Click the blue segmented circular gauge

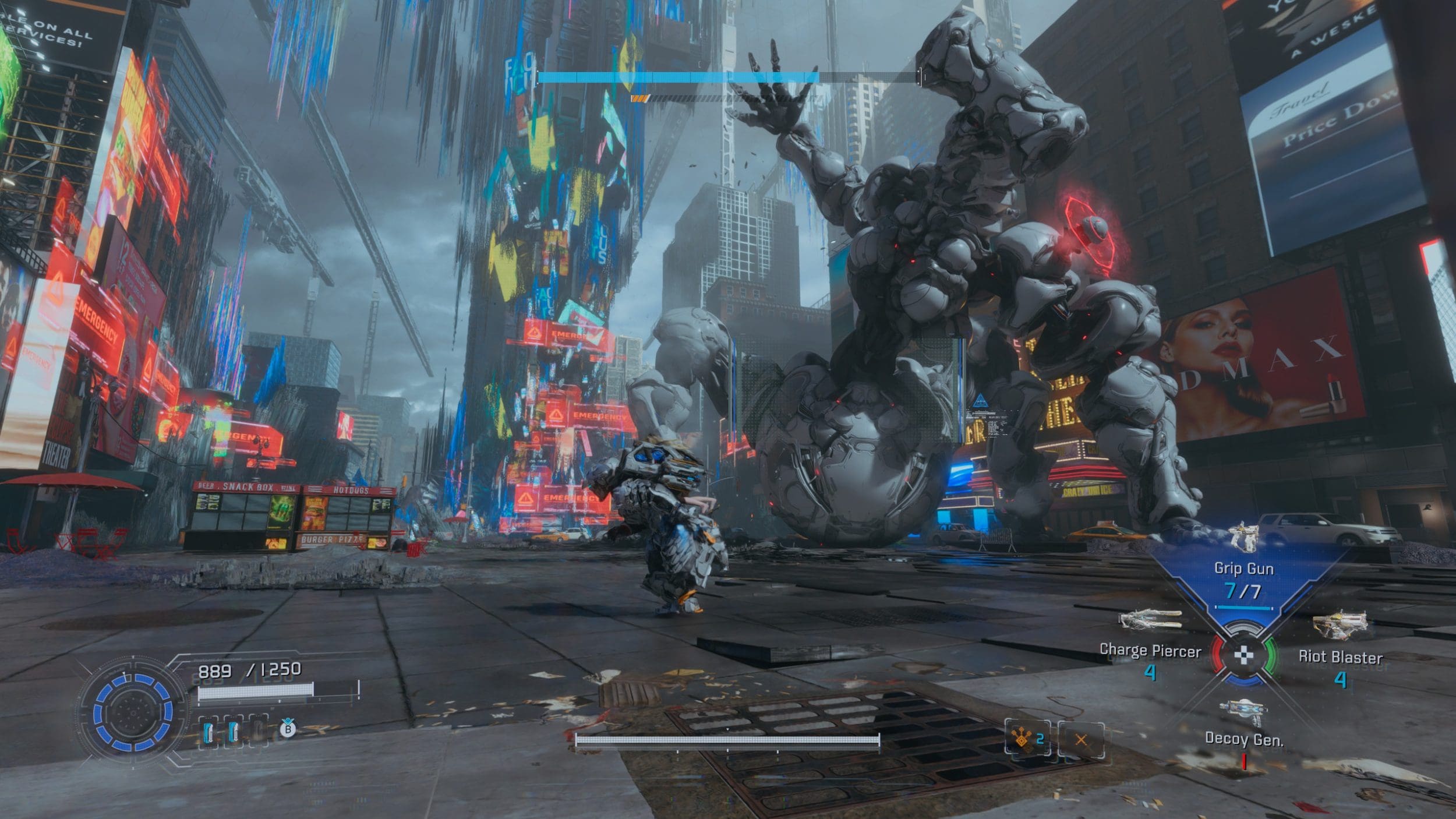[133, 711]
